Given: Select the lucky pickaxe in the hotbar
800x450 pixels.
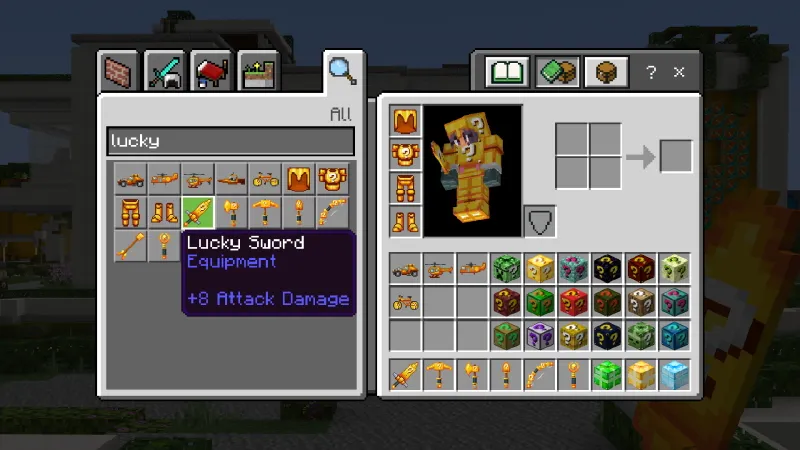Looking at the screenshot, I should pos(440,375).
